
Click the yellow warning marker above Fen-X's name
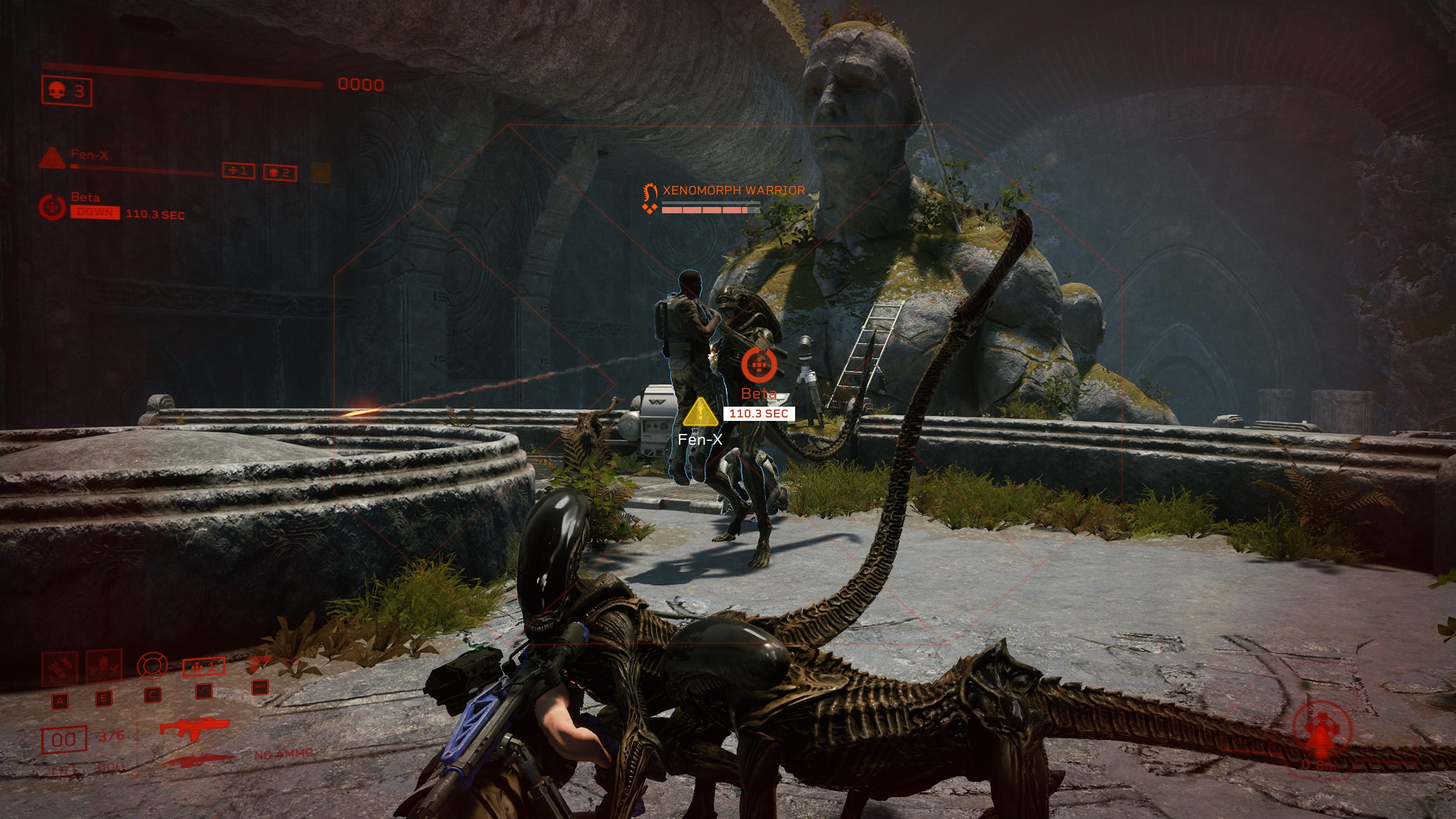(701, 413)
